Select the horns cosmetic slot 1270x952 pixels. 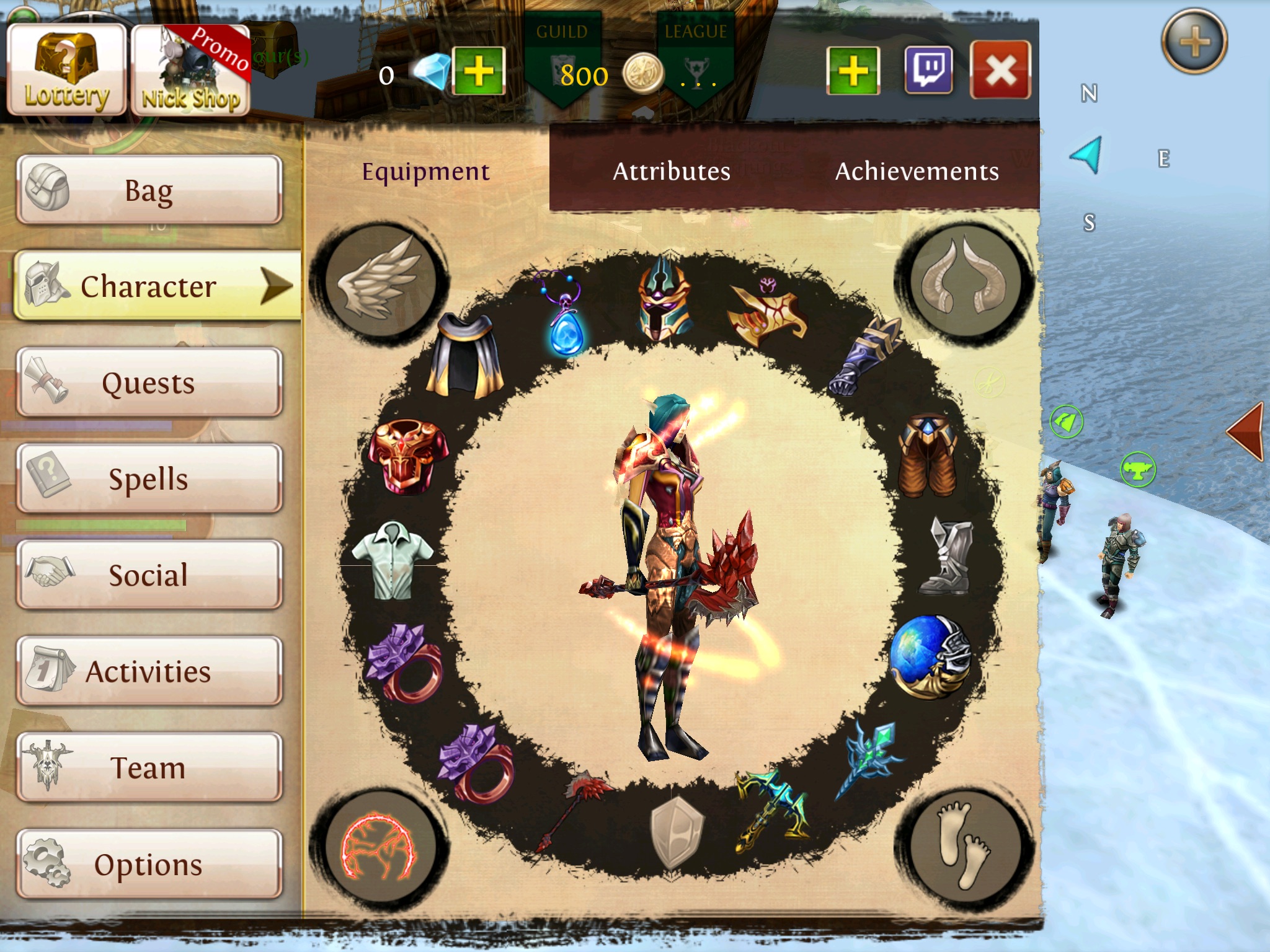(965, 278)
